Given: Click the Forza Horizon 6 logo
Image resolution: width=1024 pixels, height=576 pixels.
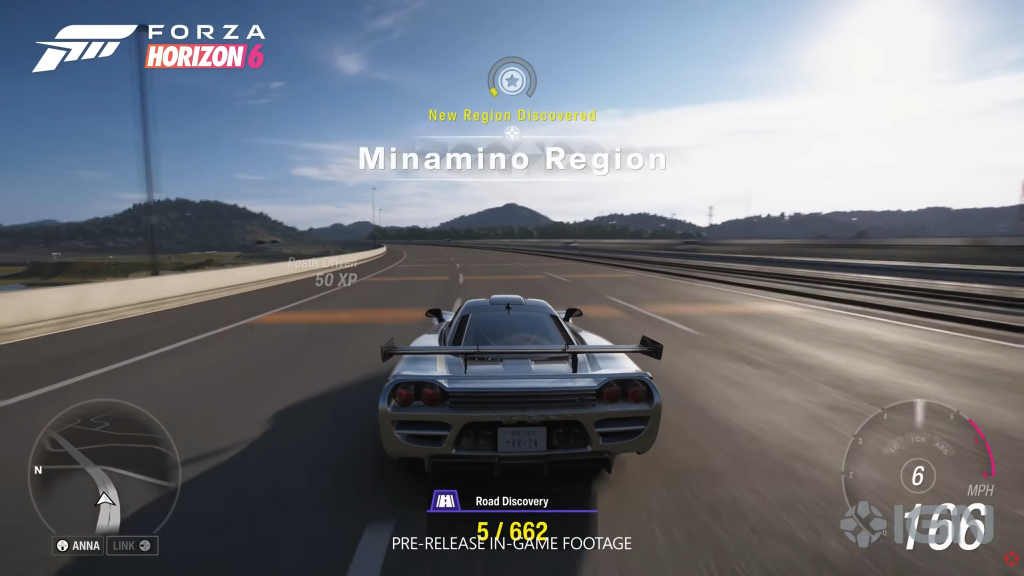Looking at the screenshot, I should coord(150,46).
